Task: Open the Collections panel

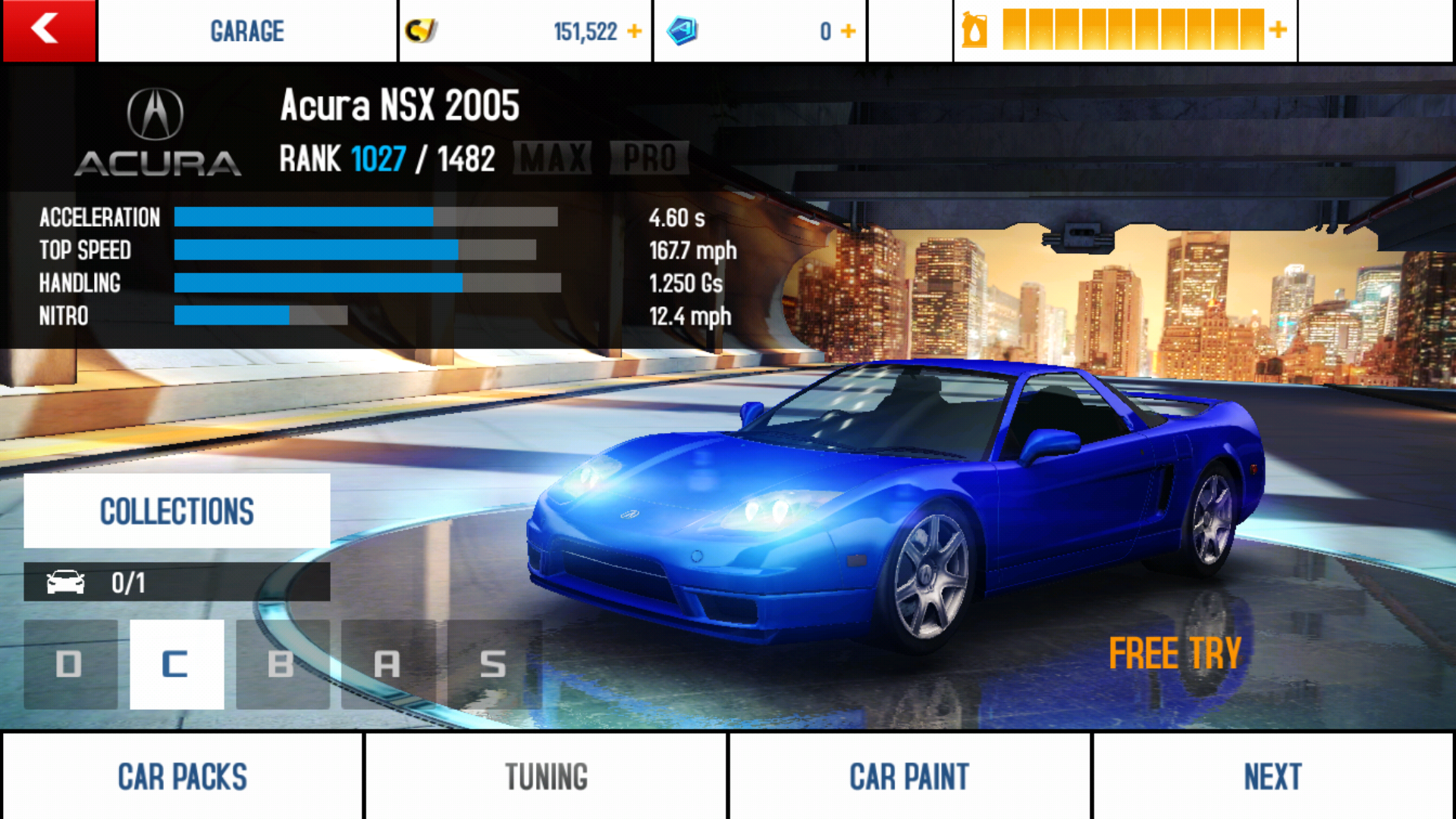Action: (x=177, y=510)
